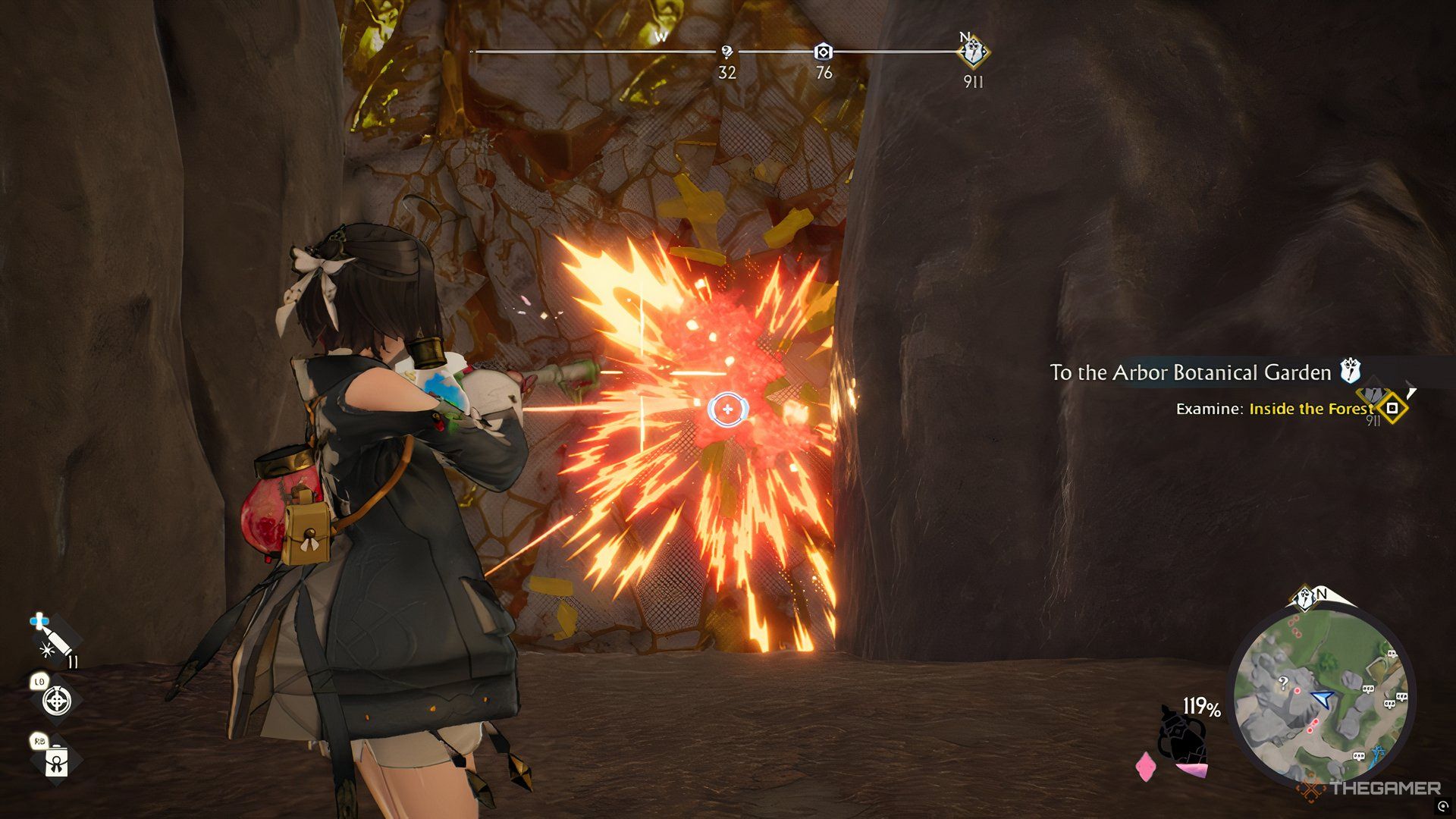Open the satchel bag icon

pyautogui.click(x=56, y=761)
